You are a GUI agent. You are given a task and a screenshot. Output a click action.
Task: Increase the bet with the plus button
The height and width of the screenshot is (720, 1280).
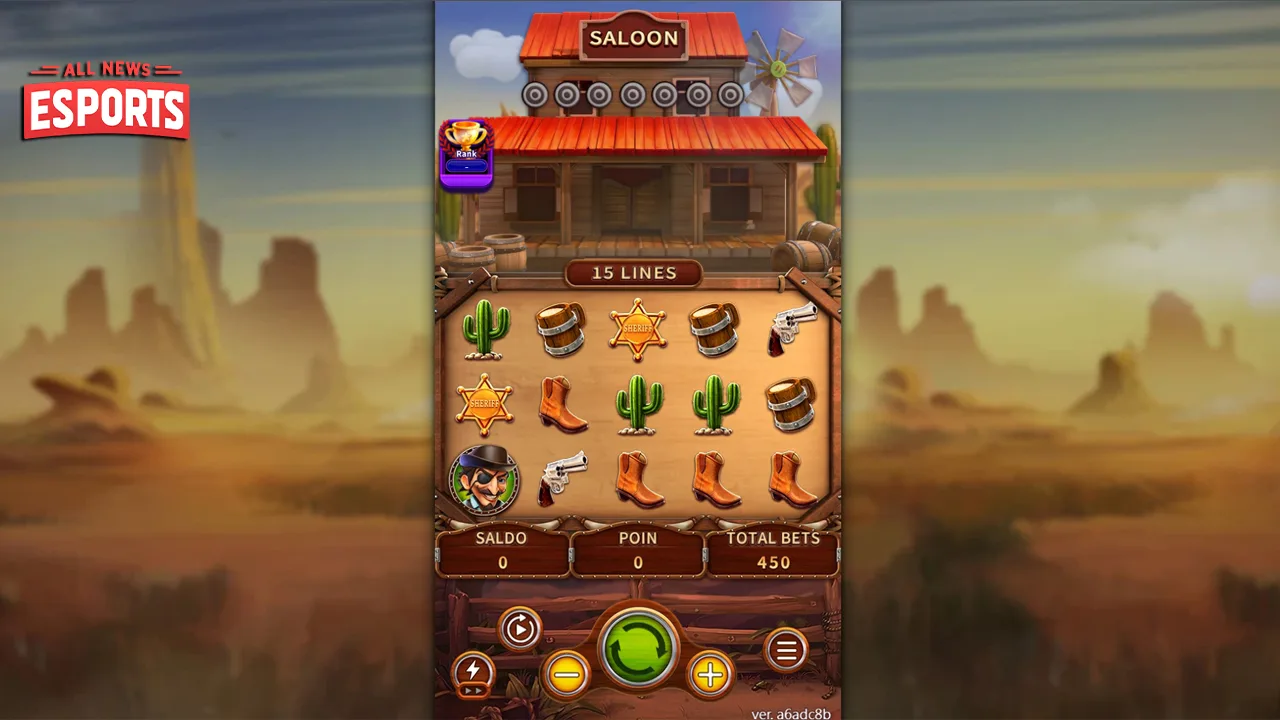pos(710,675)
